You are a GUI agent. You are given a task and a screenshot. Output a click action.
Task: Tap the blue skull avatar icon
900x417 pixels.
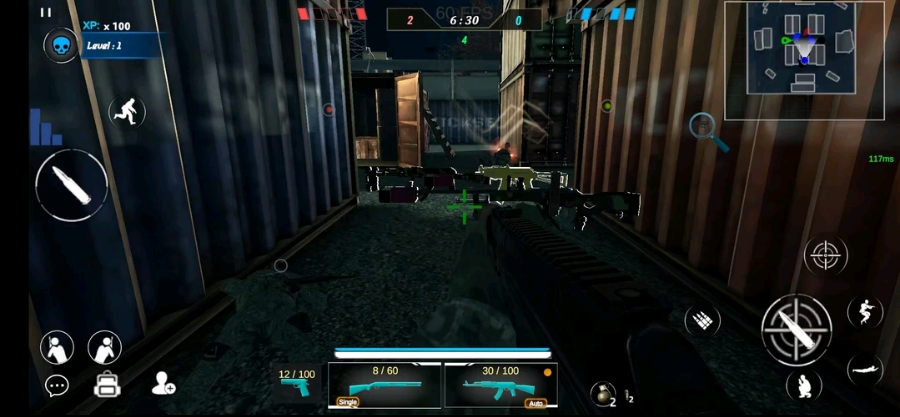point(60,46)
